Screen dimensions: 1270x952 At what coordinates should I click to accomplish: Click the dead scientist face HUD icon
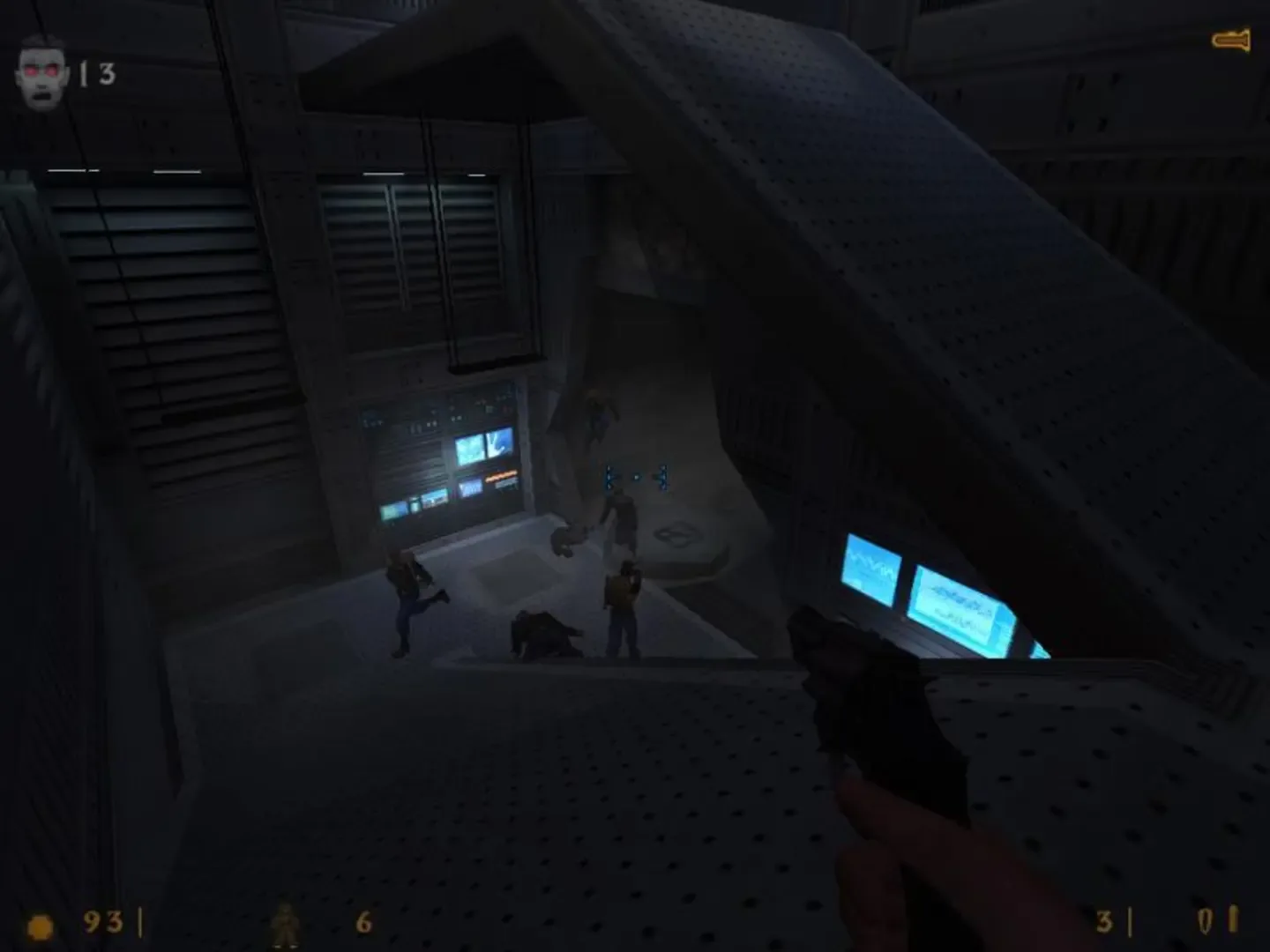[x=41, y=69]
